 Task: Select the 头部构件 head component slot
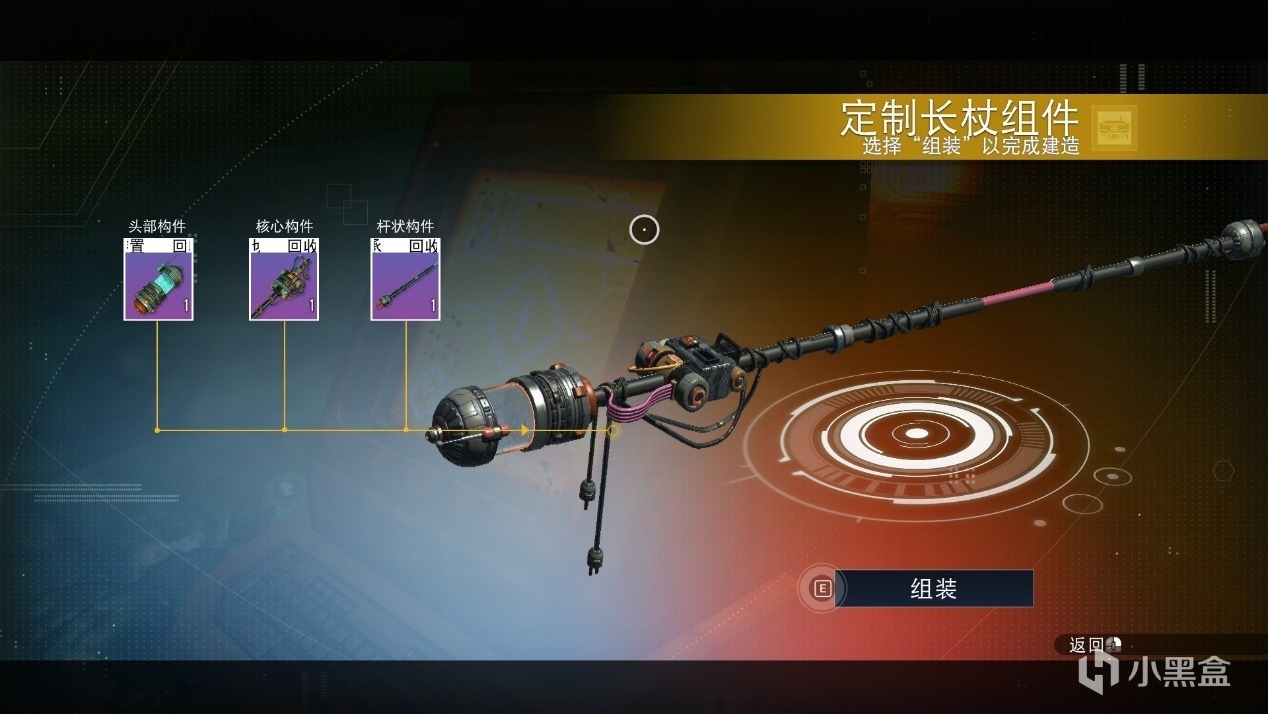(x=158, y=281)
